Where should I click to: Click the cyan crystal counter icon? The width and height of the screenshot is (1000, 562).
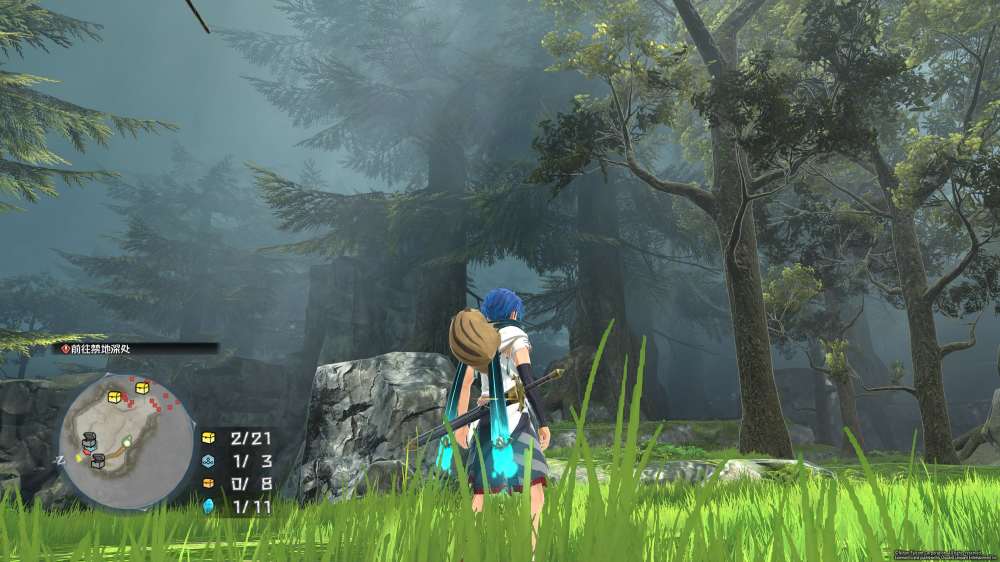pos(209,506)
